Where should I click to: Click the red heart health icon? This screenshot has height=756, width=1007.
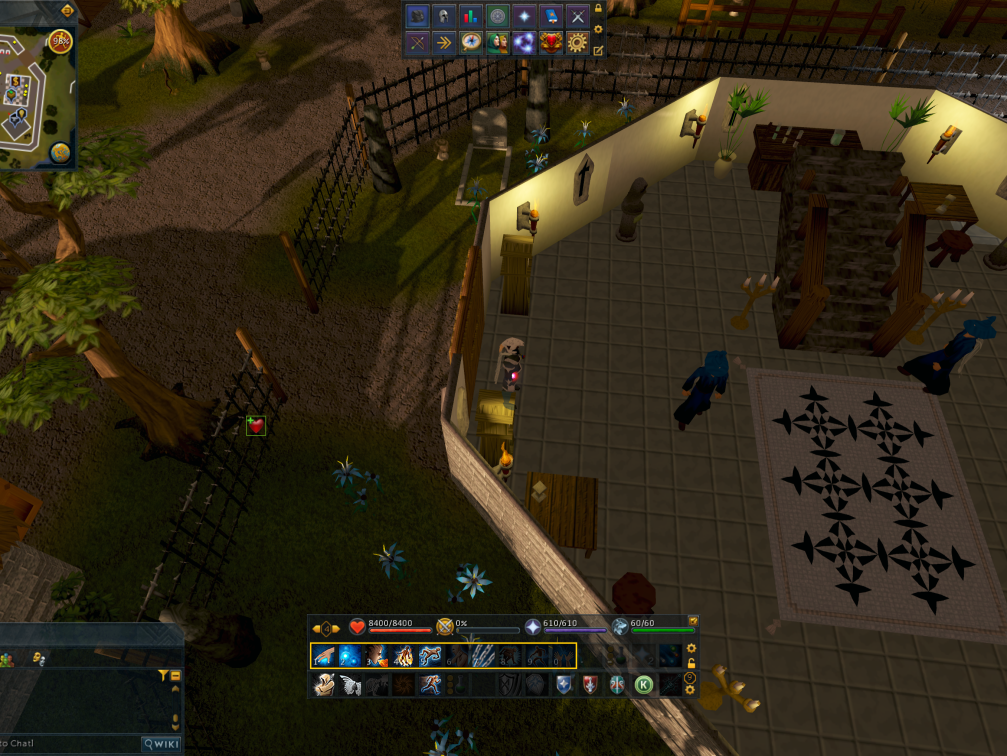pyautogui.click(x=357, y=627)
